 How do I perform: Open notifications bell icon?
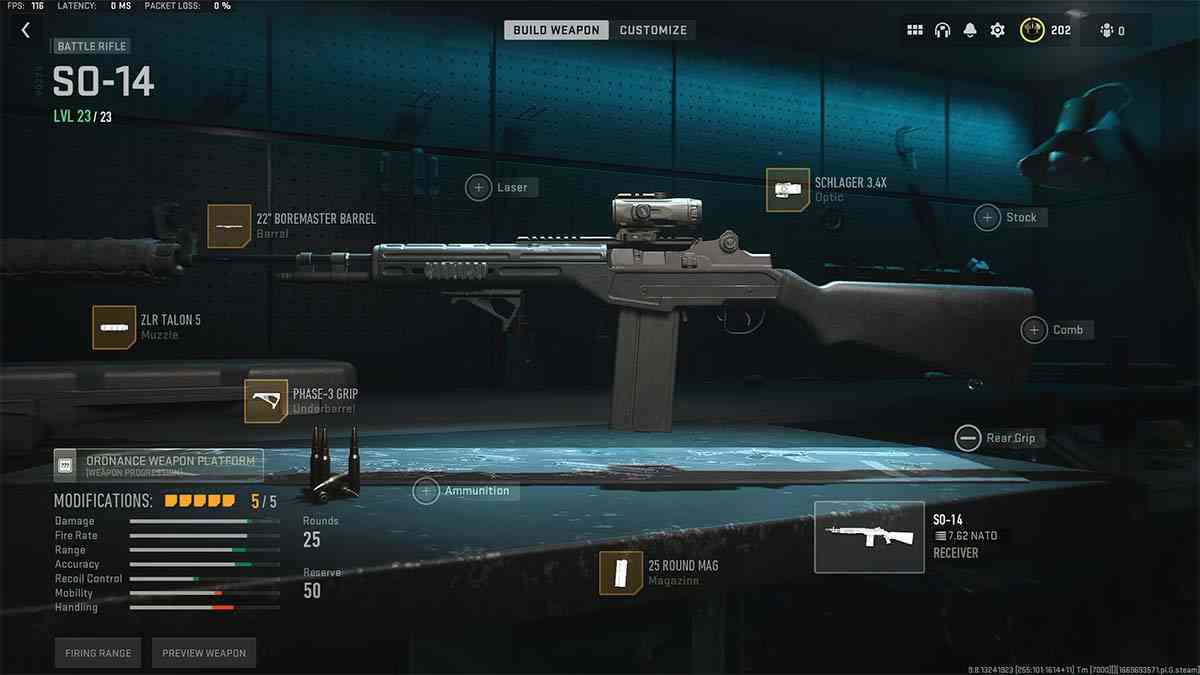(969, 31)
